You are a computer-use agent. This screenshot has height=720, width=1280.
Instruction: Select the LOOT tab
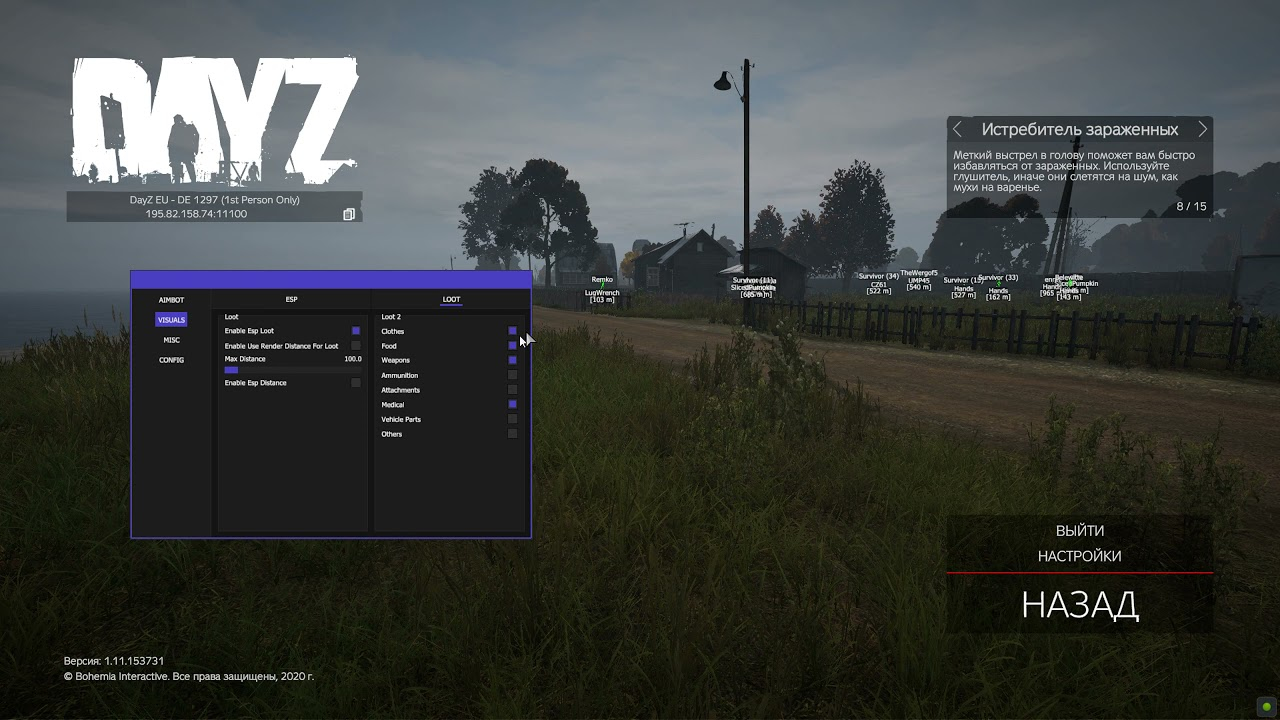click(x=451, y=300)
